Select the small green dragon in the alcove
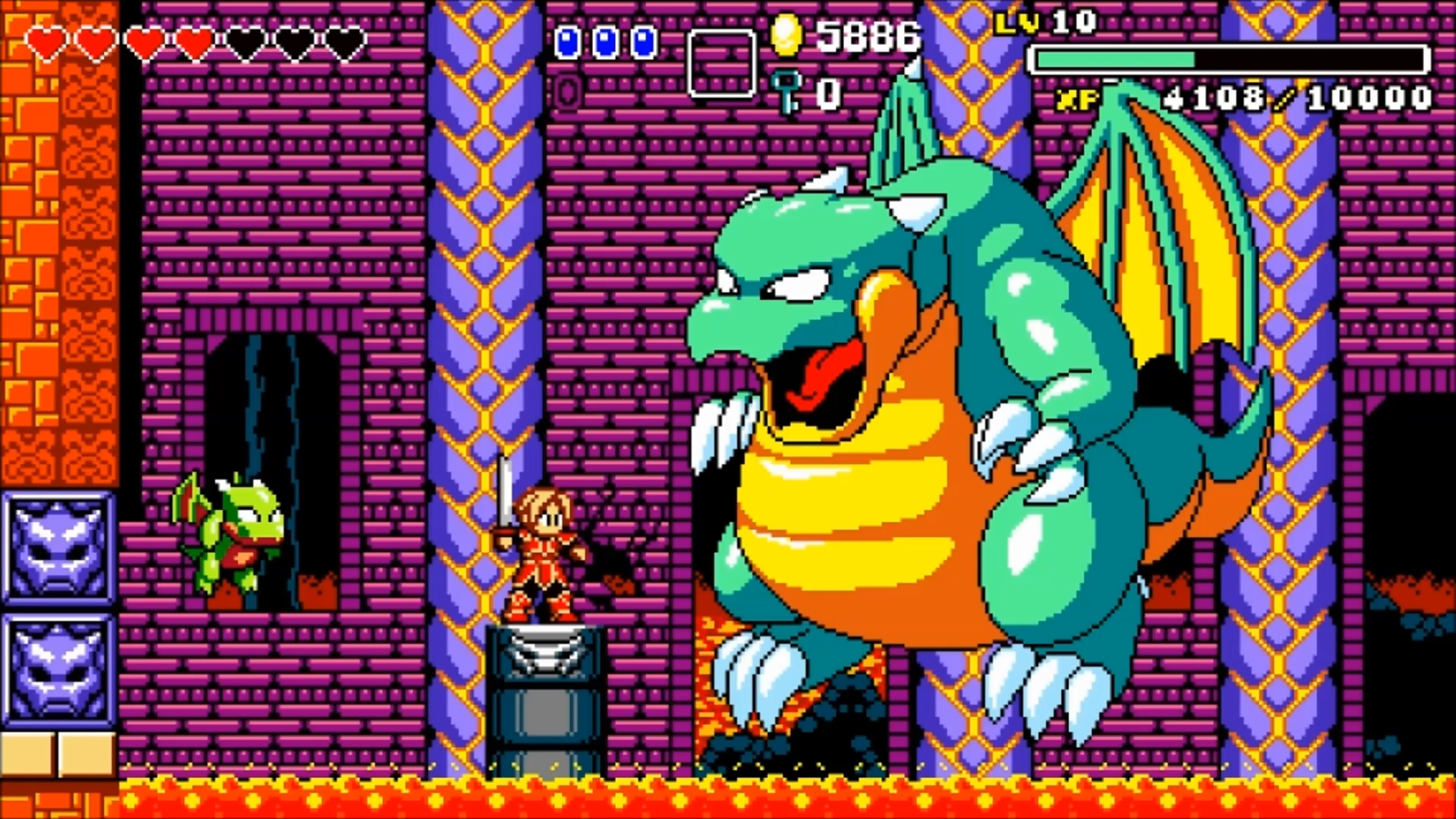 click(233, 534)
